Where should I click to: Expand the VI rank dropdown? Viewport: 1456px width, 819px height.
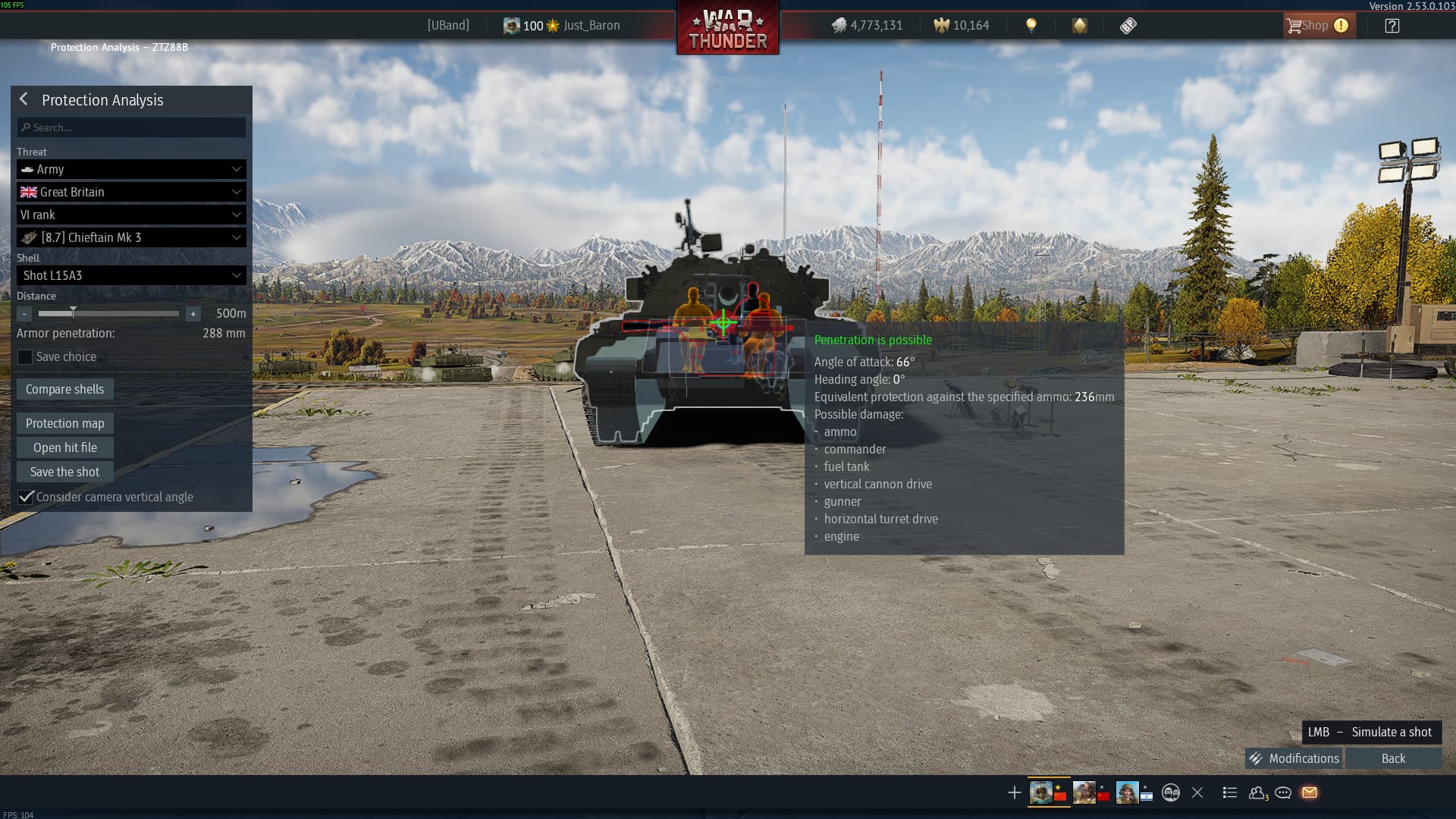131,215
